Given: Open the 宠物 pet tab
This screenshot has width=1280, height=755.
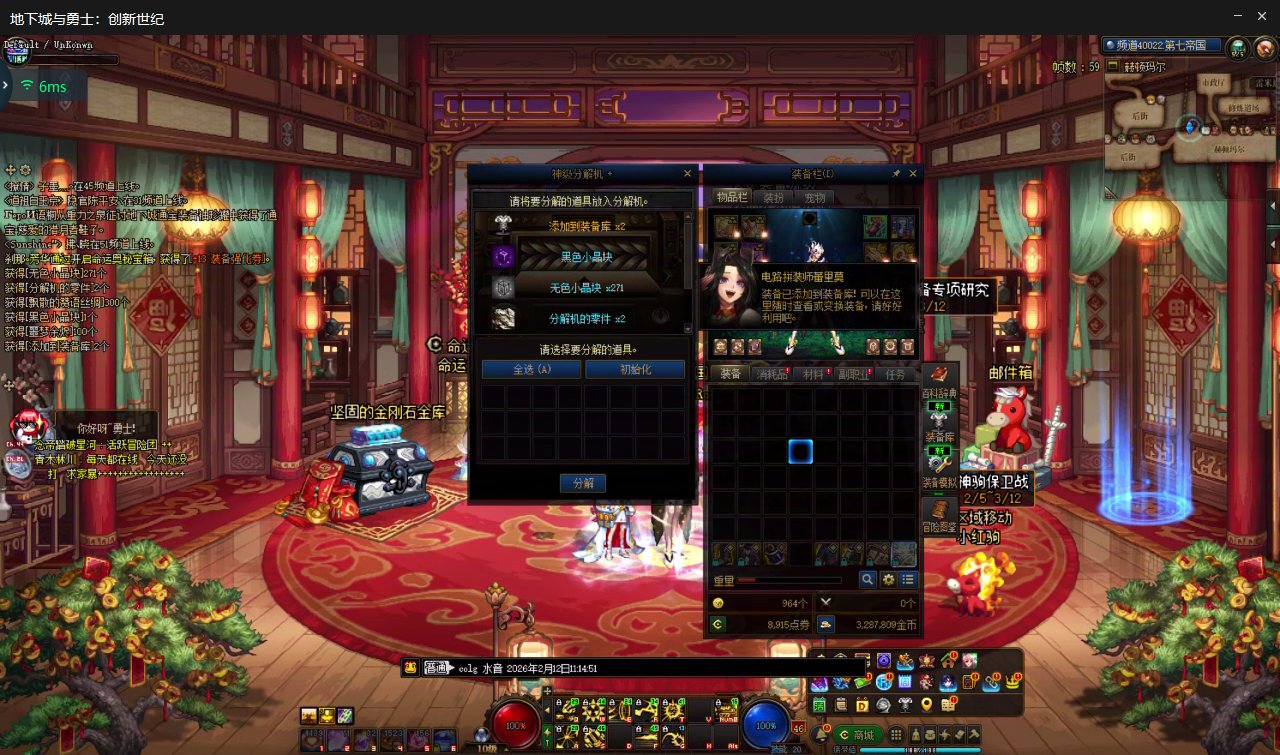Looking at the screenshot, I should (x=814, y=197).
